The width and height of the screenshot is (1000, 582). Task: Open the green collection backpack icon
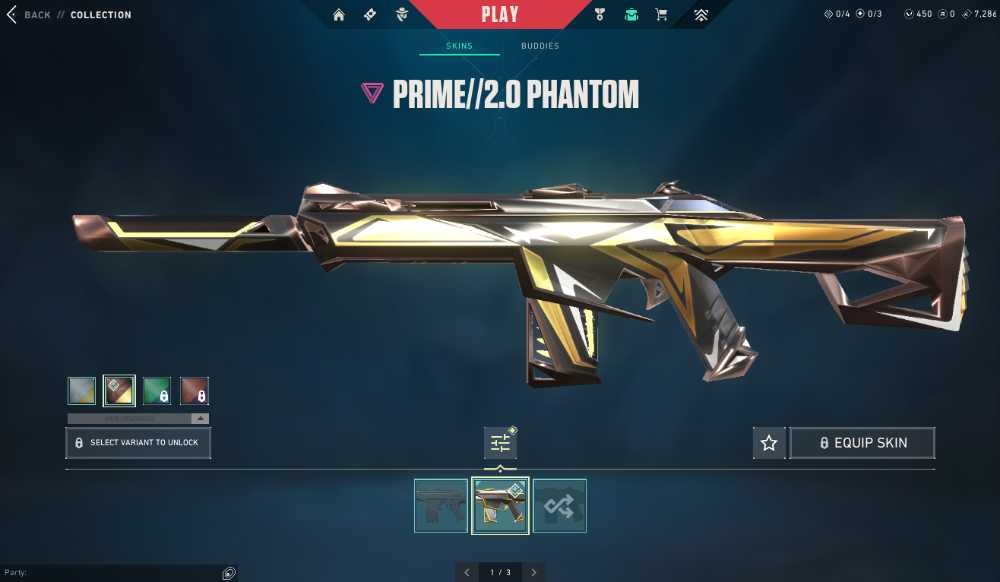(631, 15)
